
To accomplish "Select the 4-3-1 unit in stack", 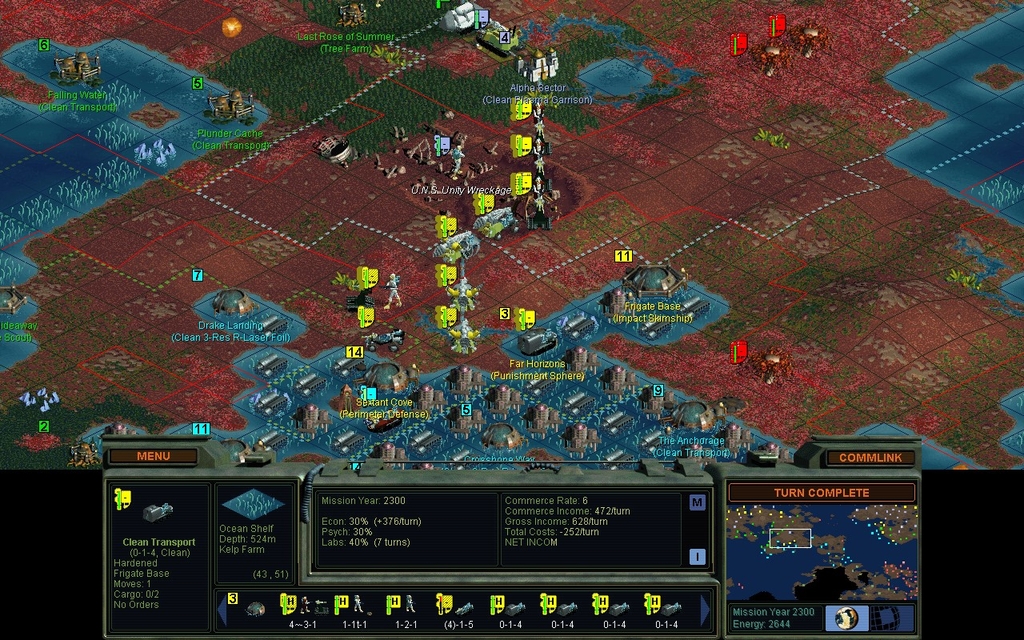I will (x=303, y=608).
